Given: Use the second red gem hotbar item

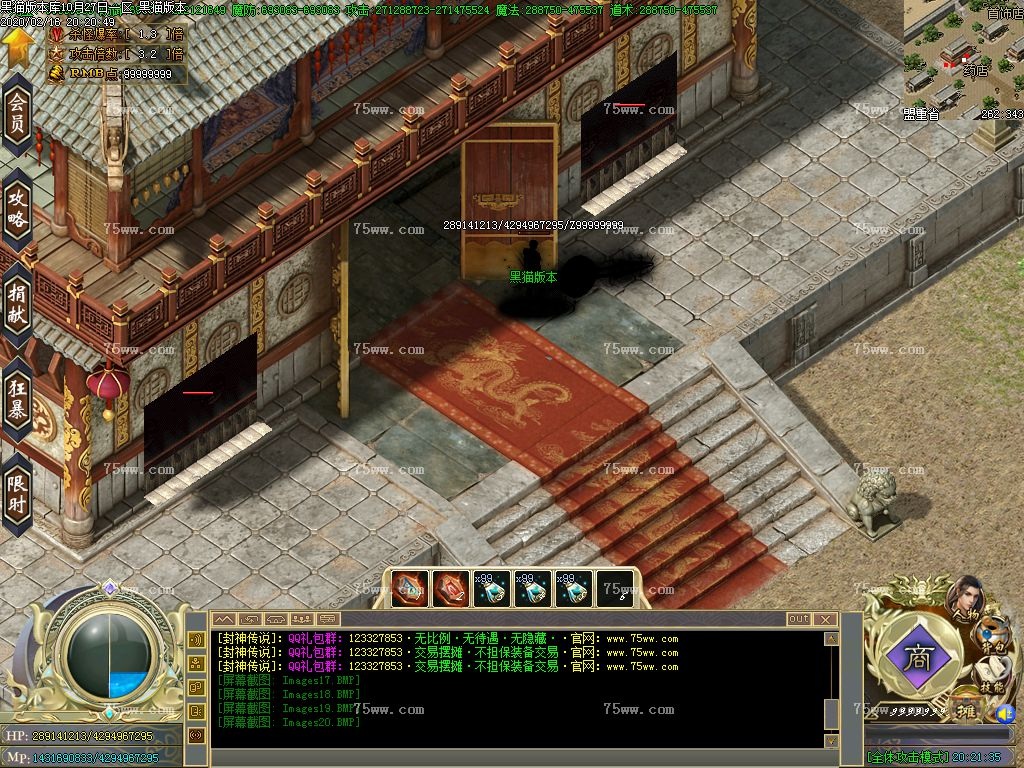Looking at the screenshot, I should (451, 589).
